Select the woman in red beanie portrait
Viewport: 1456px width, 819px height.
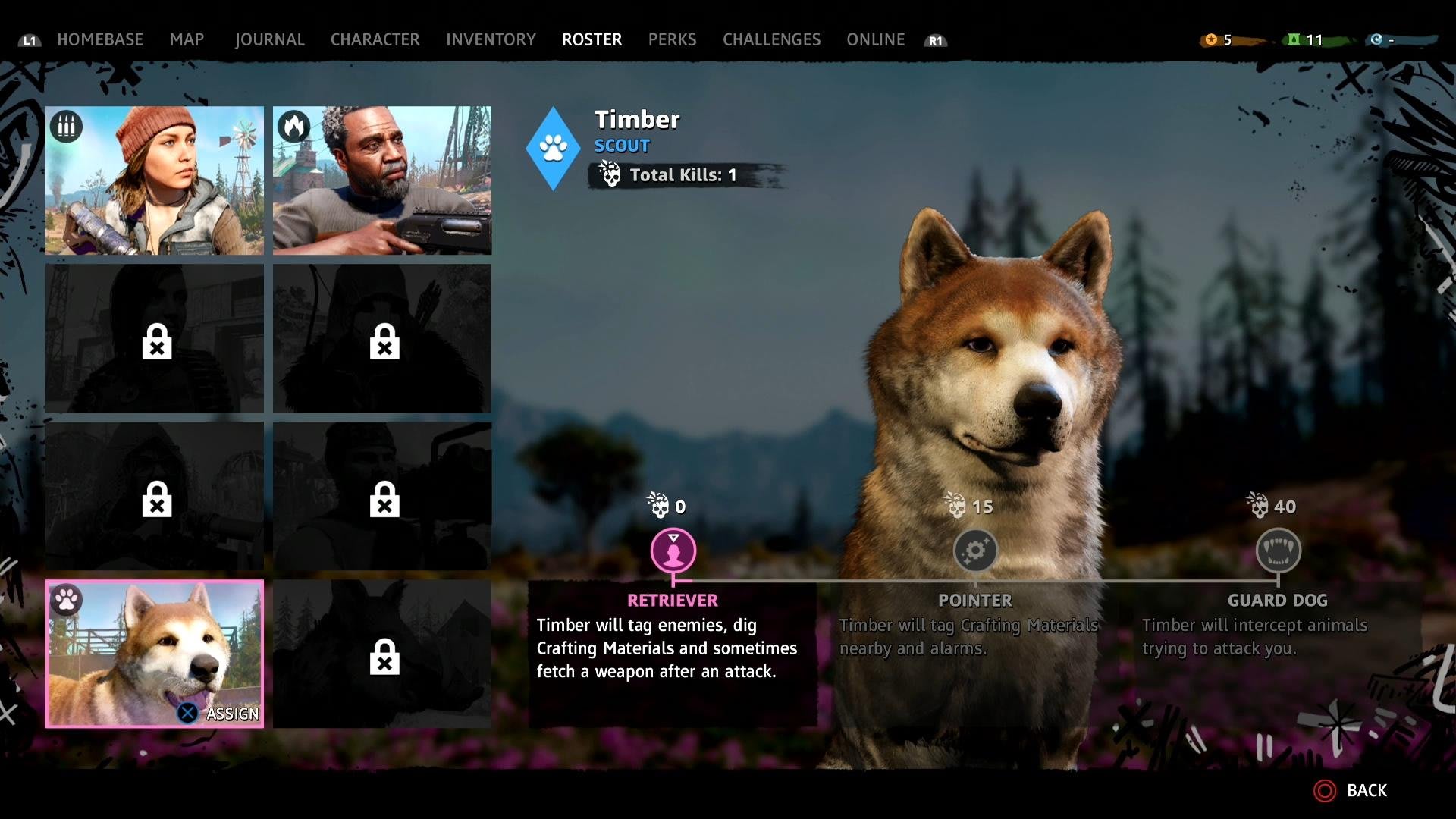point(155,180)
